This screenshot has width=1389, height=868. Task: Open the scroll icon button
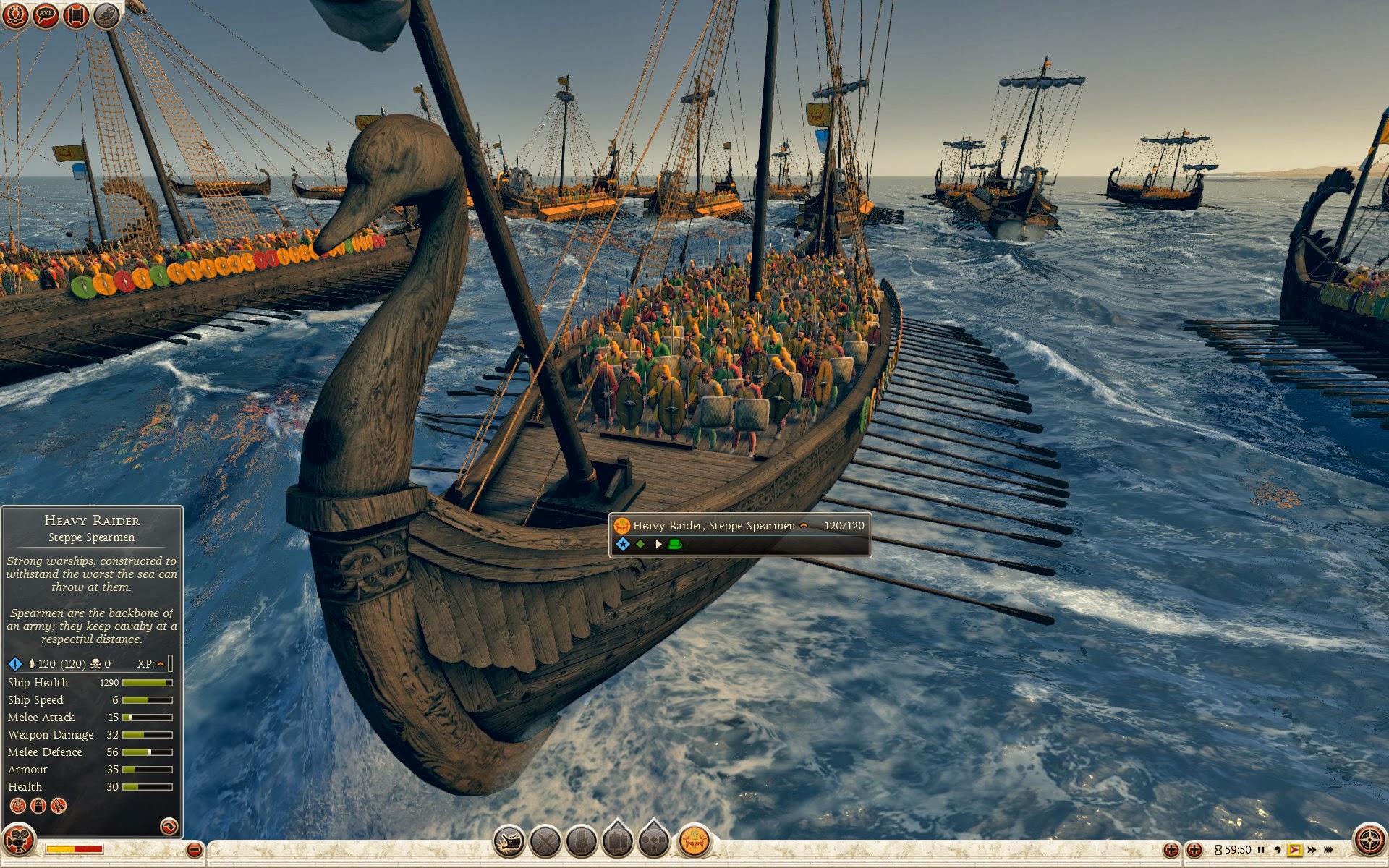(x=76, y=14)
